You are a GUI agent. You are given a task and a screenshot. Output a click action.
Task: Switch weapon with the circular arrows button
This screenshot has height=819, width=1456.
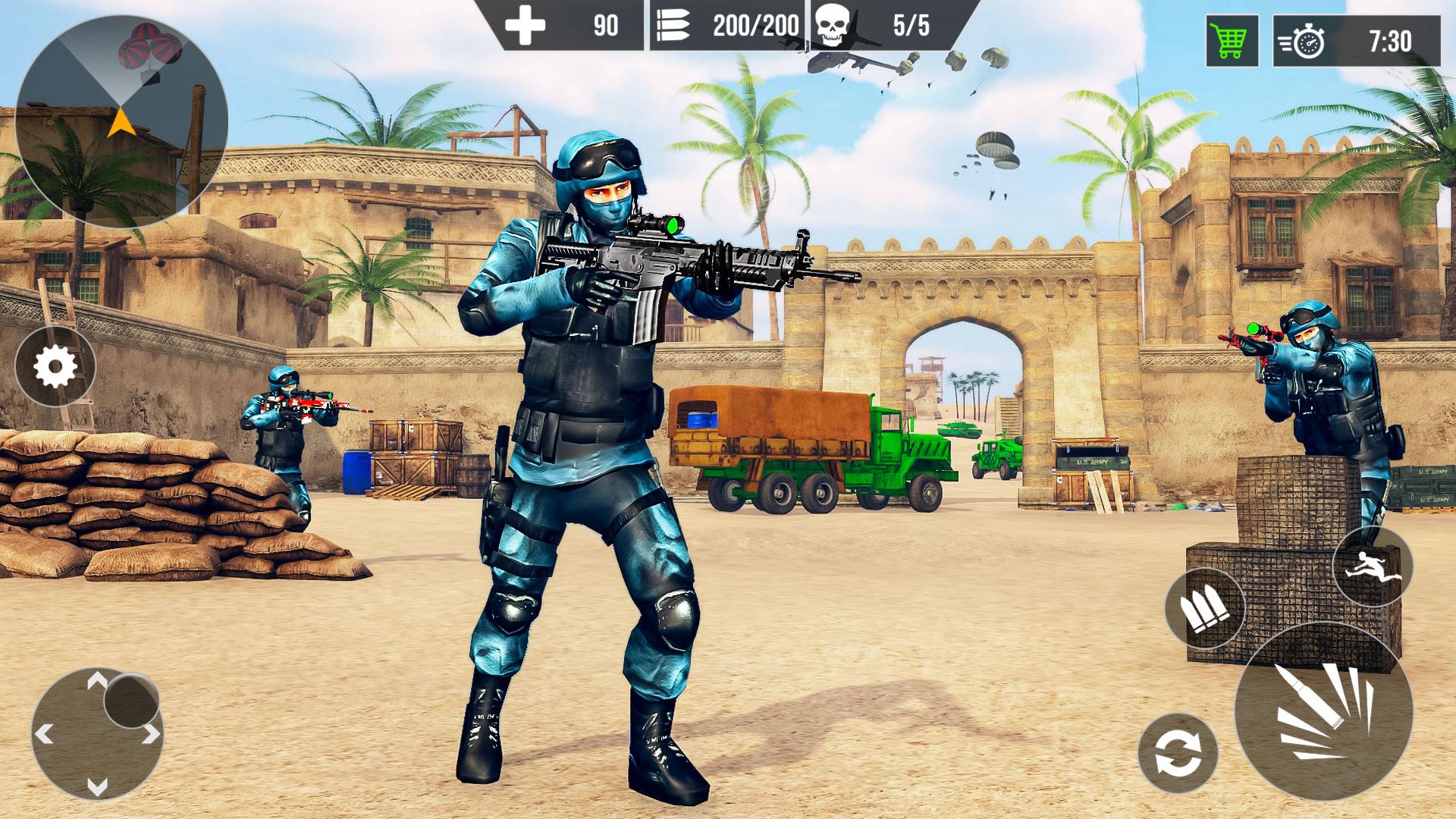[1177, 753]
